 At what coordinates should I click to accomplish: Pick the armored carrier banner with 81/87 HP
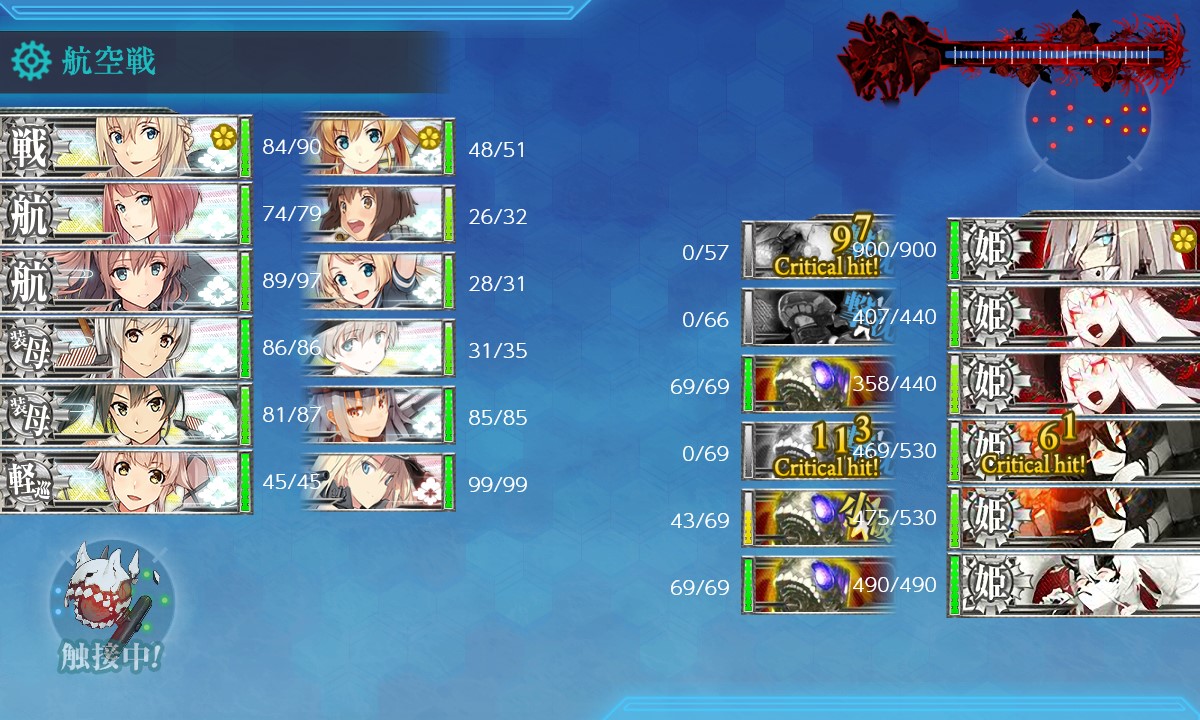pyautogui.click(x=125, y=416)
